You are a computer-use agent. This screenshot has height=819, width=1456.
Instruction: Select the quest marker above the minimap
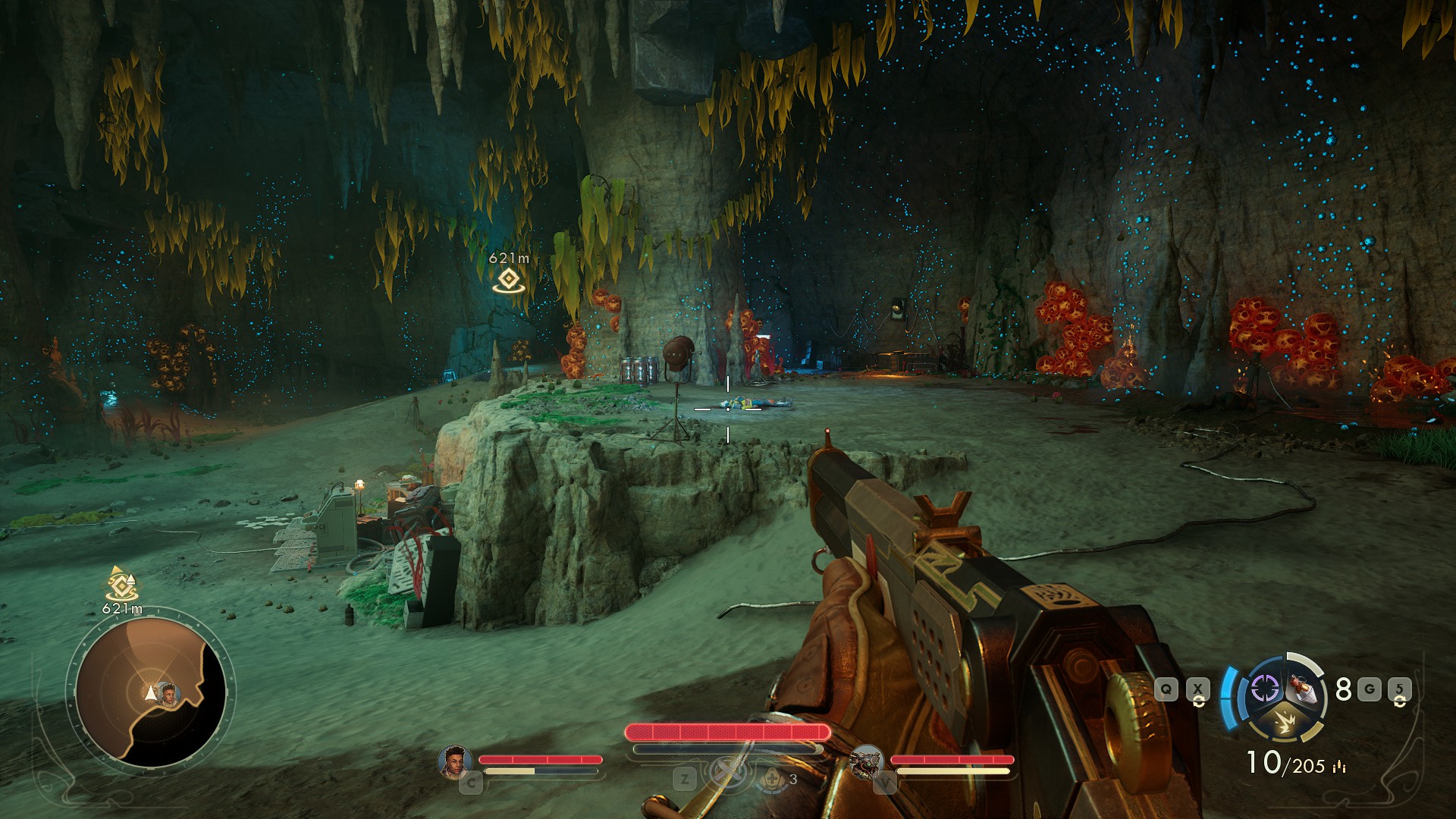tap(121, 584)
